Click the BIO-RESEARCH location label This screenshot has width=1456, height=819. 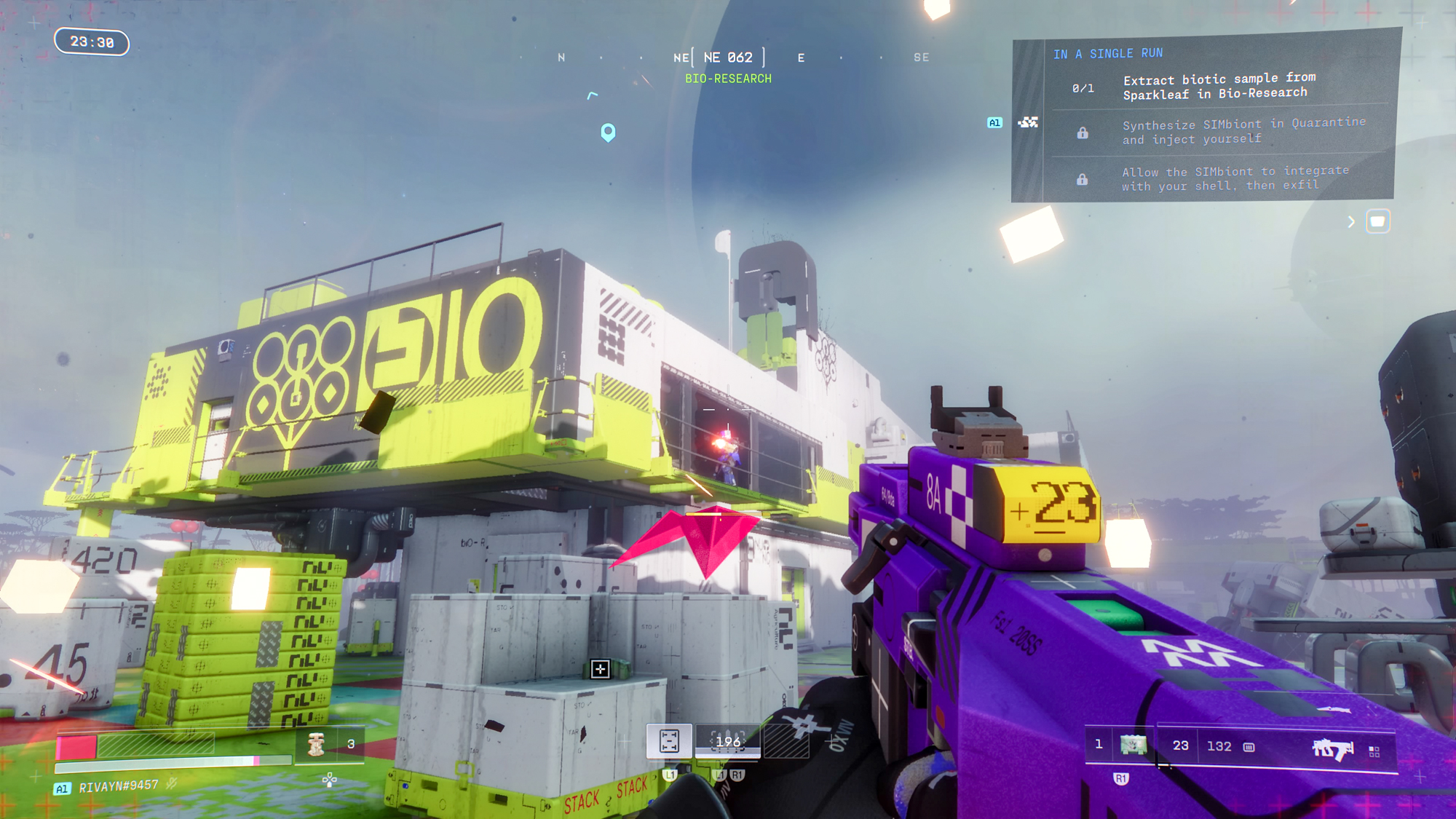click(727, 79)
